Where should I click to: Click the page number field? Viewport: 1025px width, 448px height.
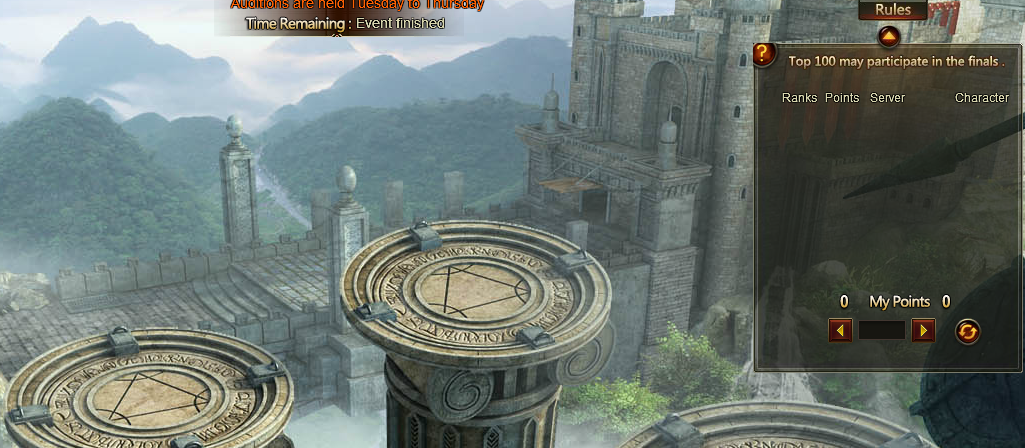pos(882,330)
